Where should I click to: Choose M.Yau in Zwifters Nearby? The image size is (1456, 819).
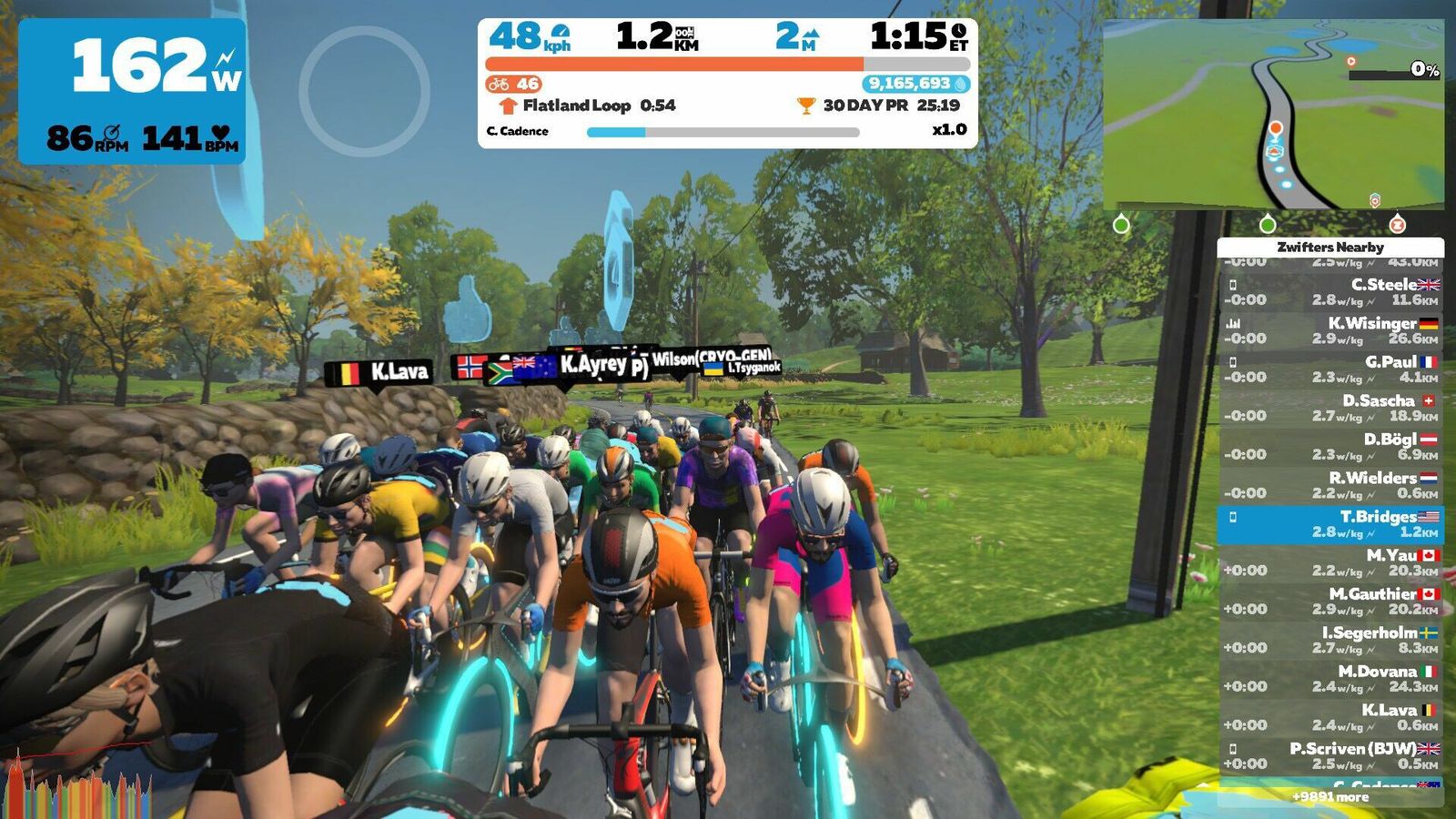point(1330,562)
